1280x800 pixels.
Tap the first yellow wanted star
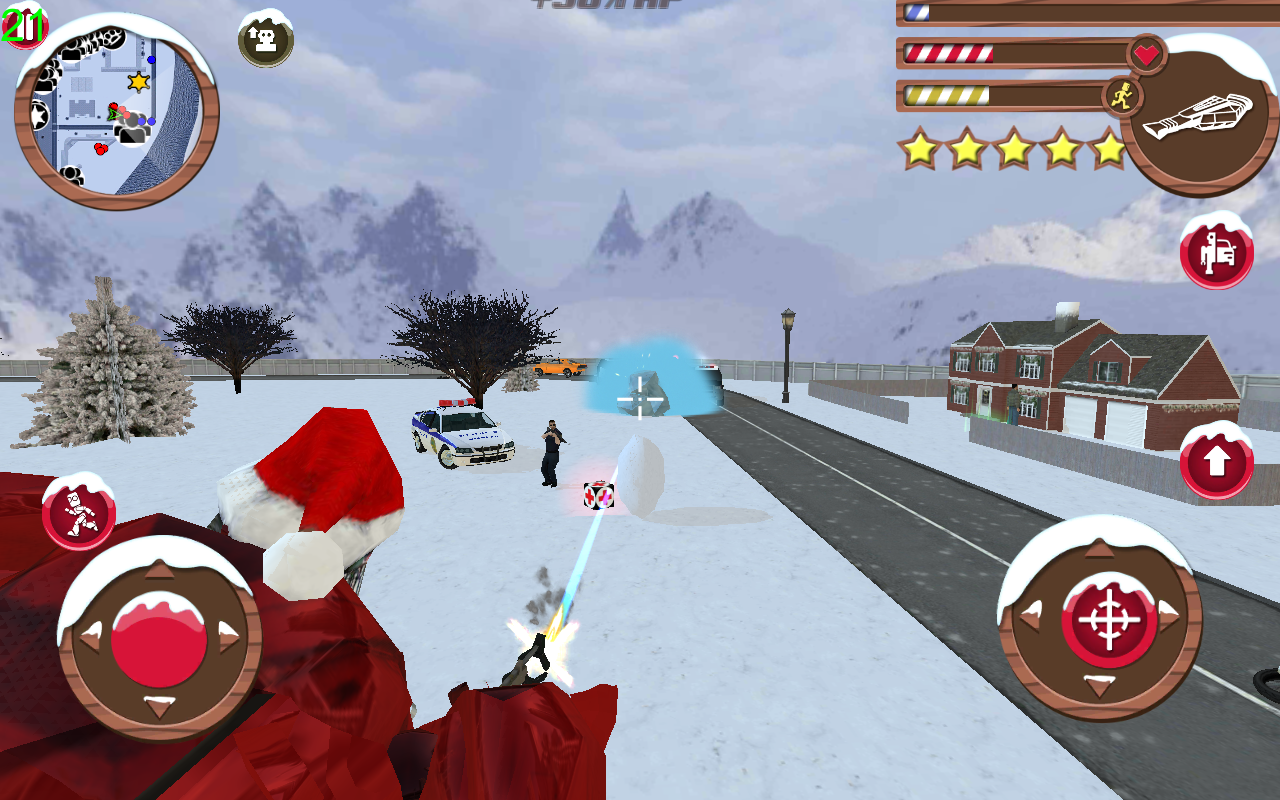click(919, 149)
